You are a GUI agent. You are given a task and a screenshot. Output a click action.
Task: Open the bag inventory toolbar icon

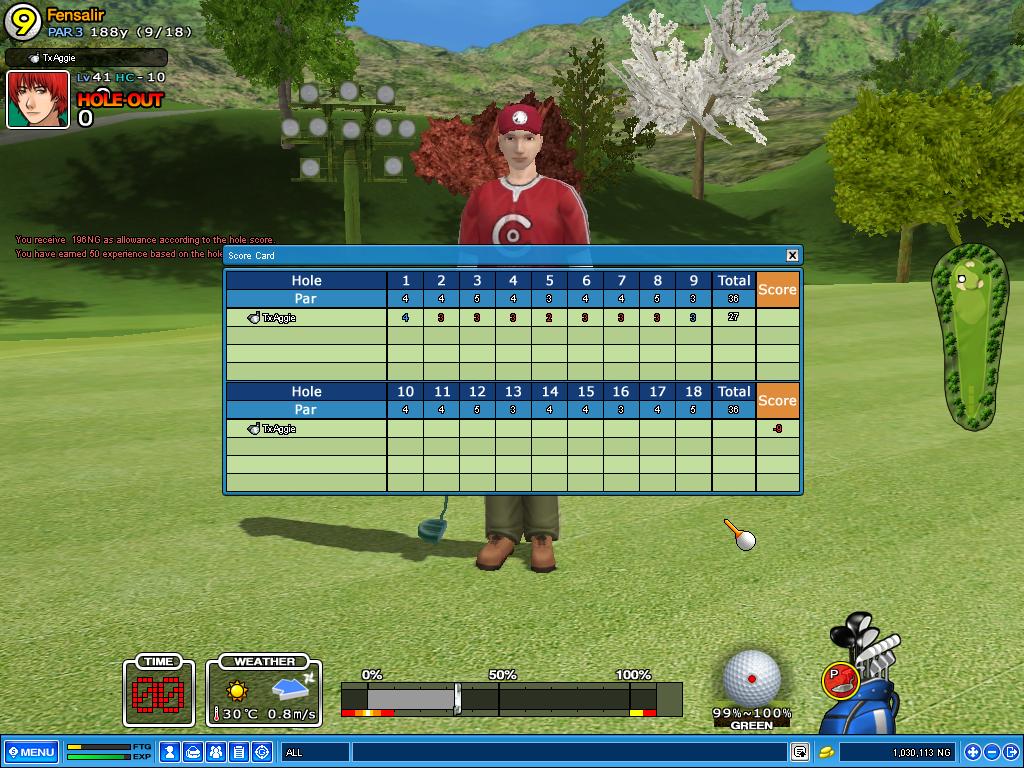click(193, 752)
